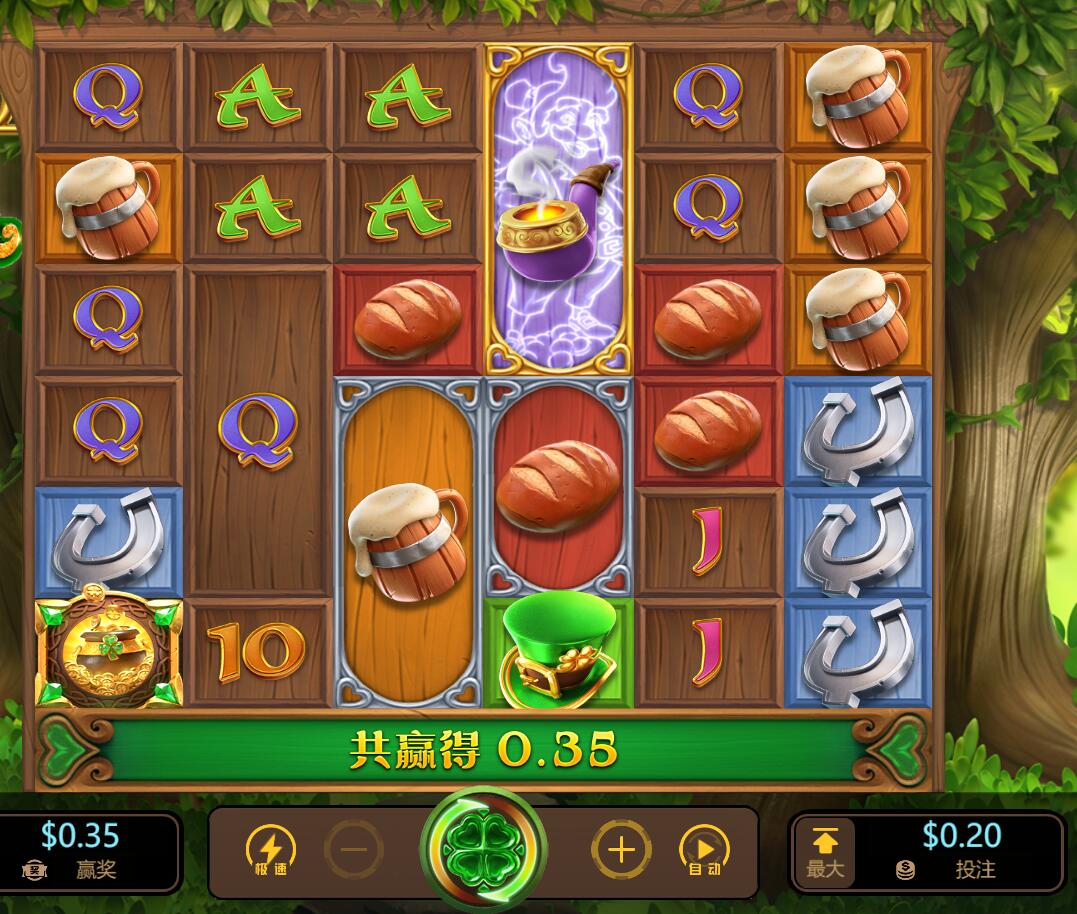The height and width of the screenshot is (914, 1077).
Task: Toggle turbo spin lightning mode
Action: 270,851
